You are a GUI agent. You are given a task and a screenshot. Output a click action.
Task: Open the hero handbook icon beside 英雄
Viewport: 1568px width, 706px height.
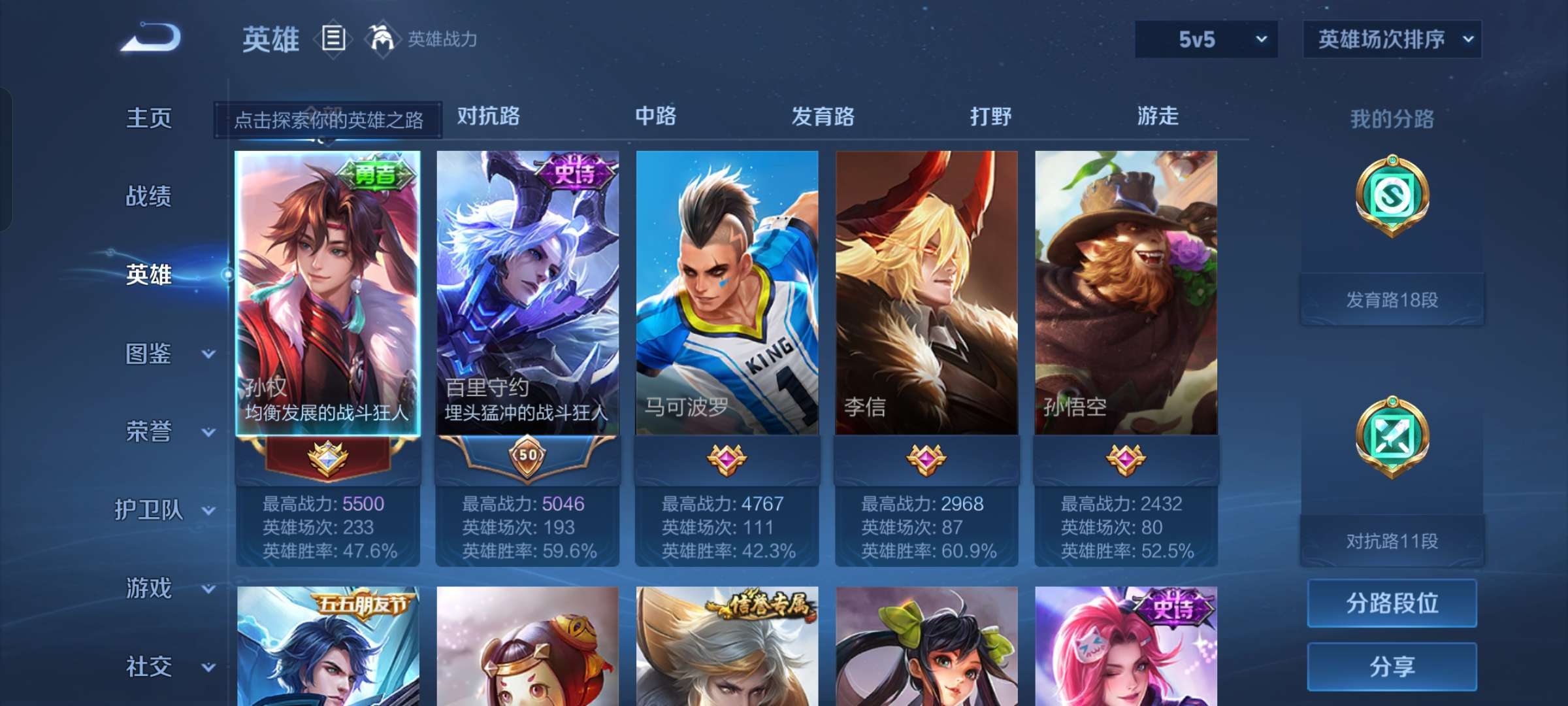333,39
